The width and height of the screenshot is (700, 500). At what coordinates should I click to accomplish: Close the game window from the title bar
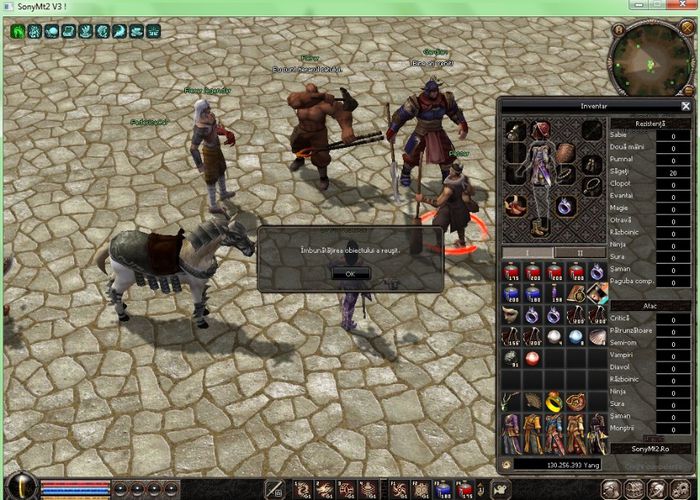click(x=687, y=7)
